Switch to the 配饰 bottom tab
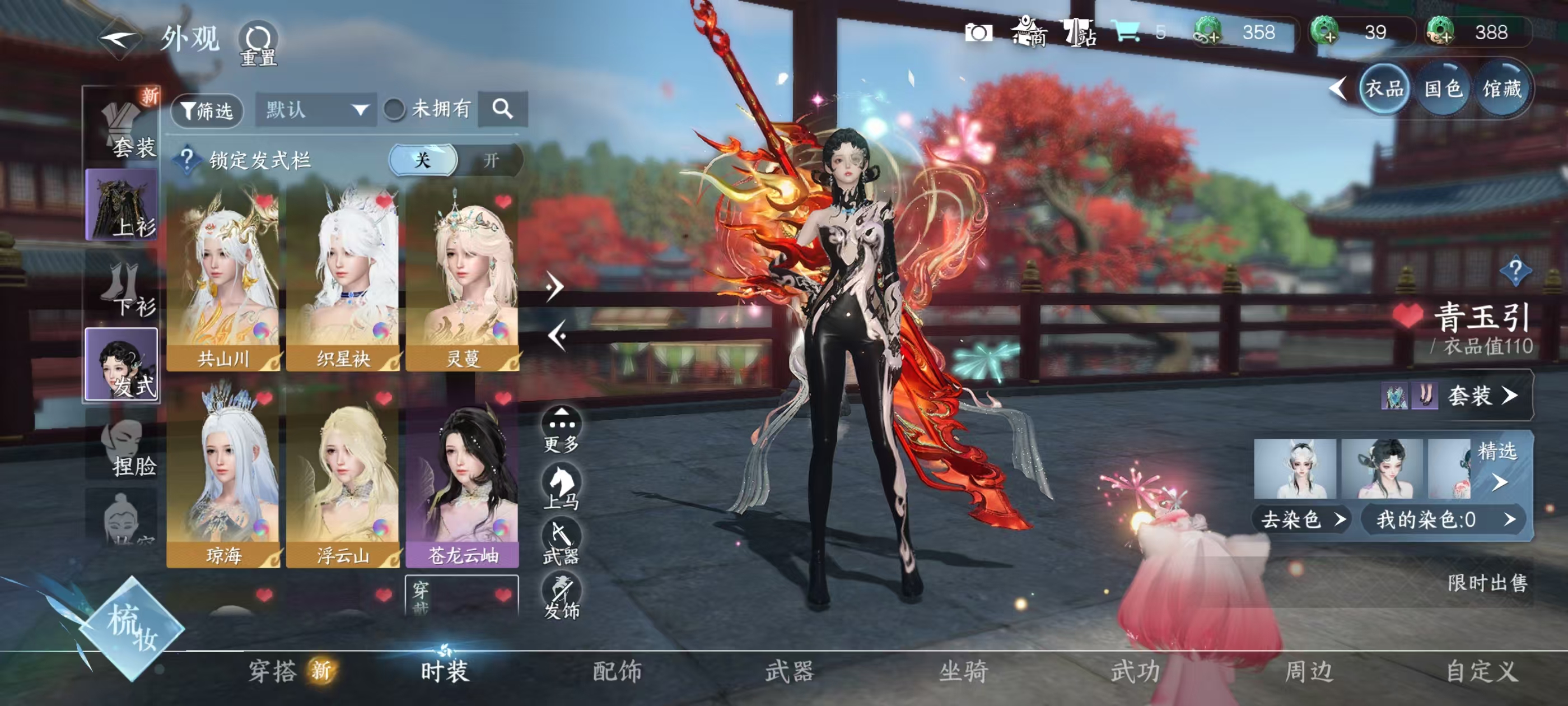Image resolution: width=1568 pixels, height=706 pixels. point(617,671)
